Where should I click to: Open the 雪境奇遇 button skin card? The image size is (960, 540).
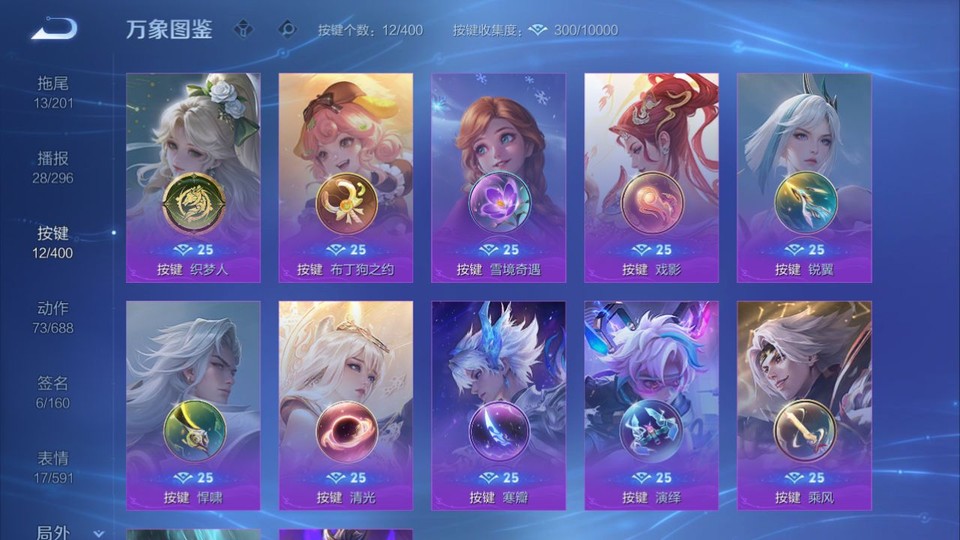(x=498, y=178)
